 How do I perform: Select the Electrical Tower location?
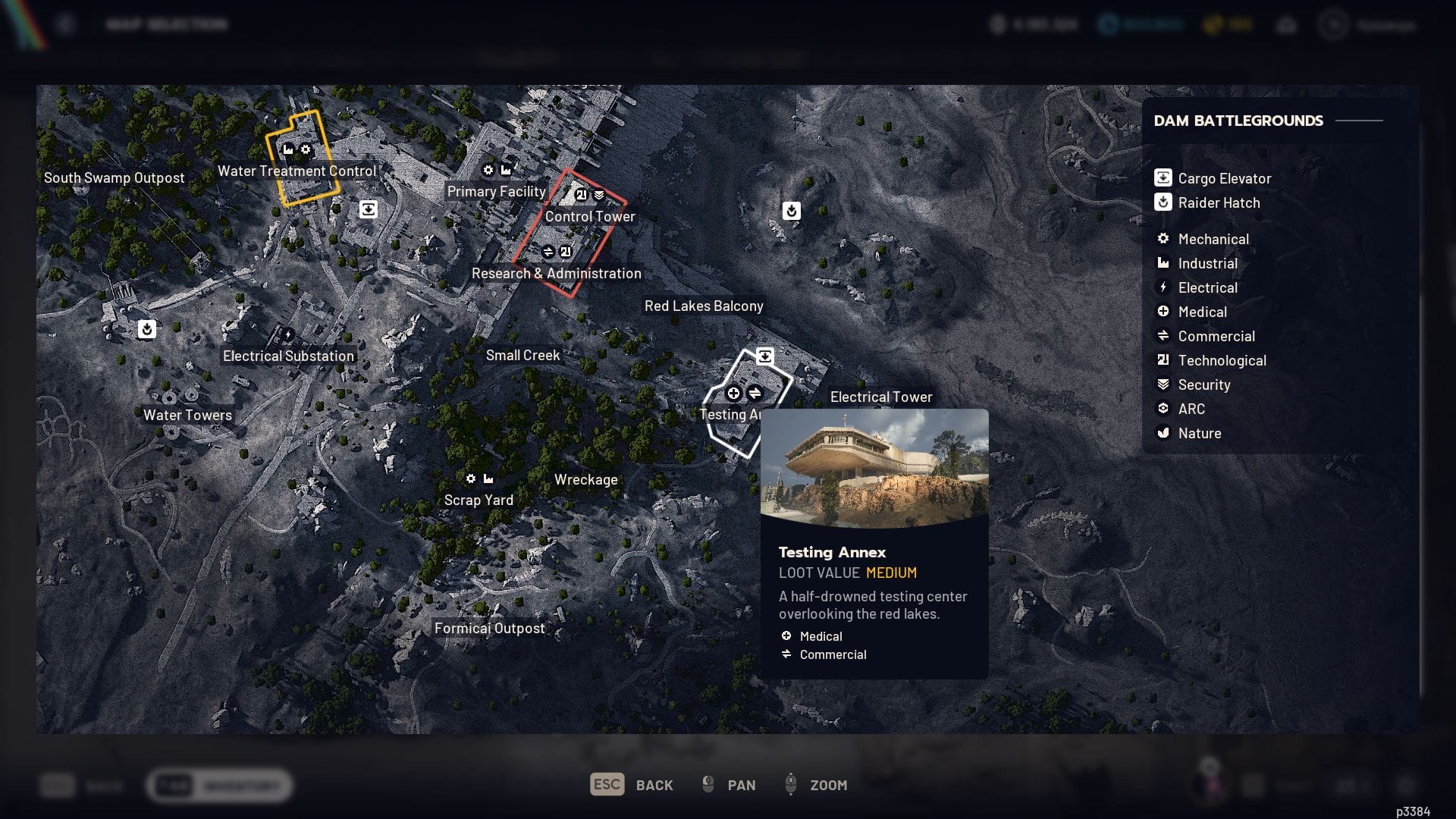881,397
